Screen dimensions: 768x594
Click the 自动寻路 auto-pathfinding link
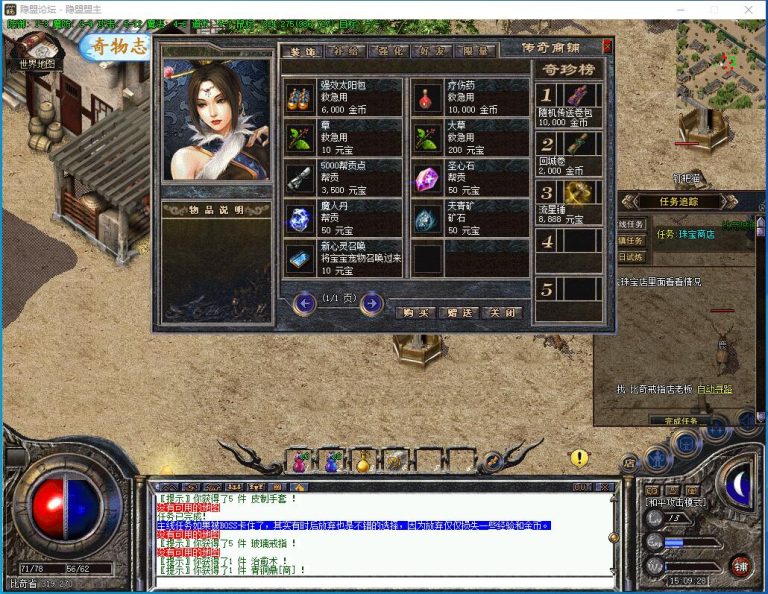714,389
